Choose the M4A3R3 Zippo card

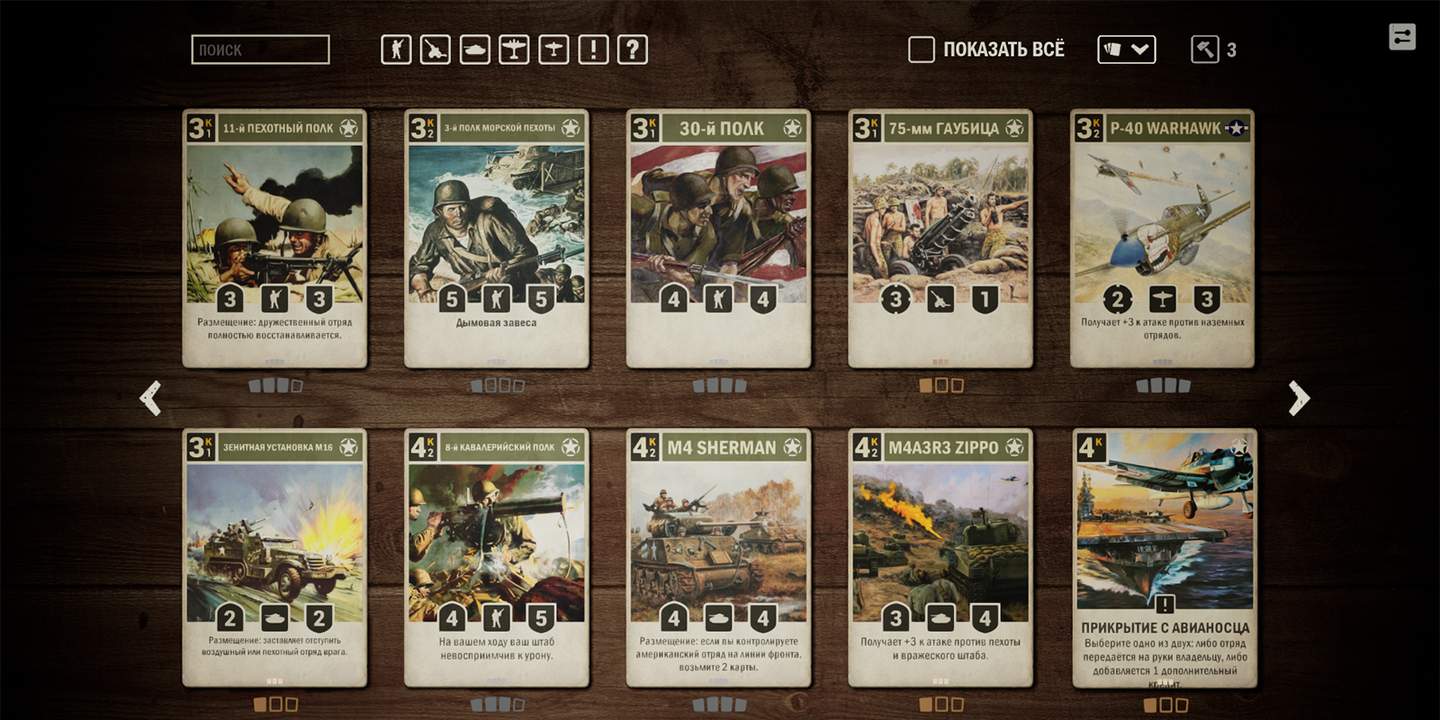(x=940, y=557)
